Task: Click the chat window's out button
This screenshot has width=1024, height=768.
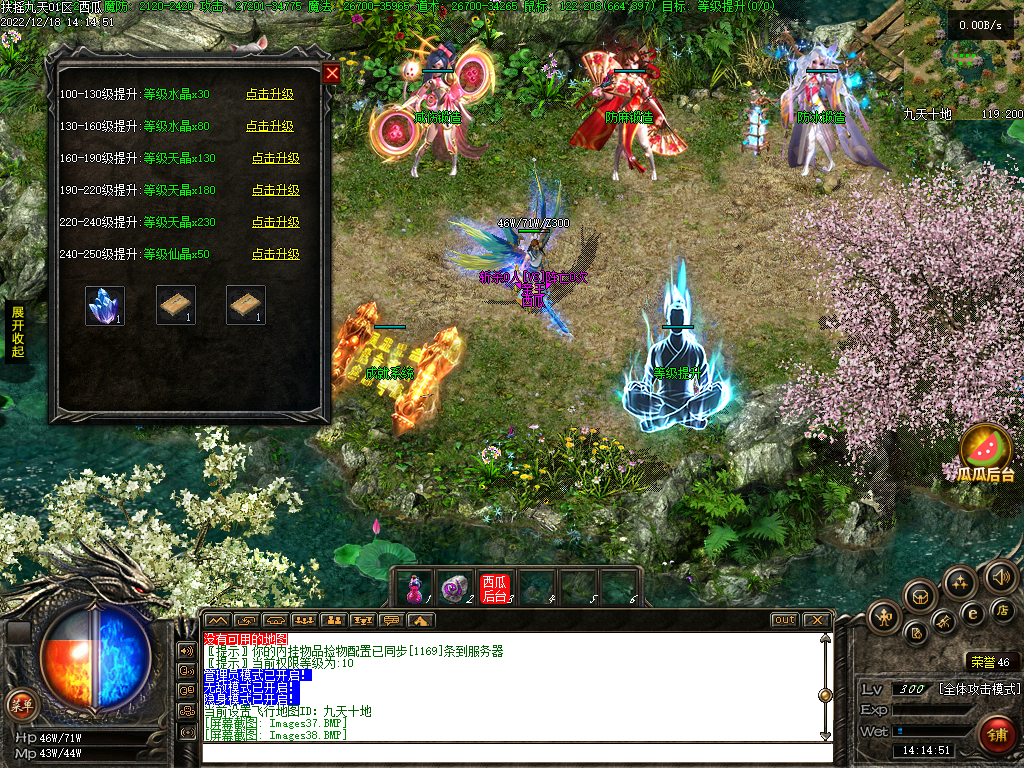Action: pyautogui.click(x=785, y=620)
